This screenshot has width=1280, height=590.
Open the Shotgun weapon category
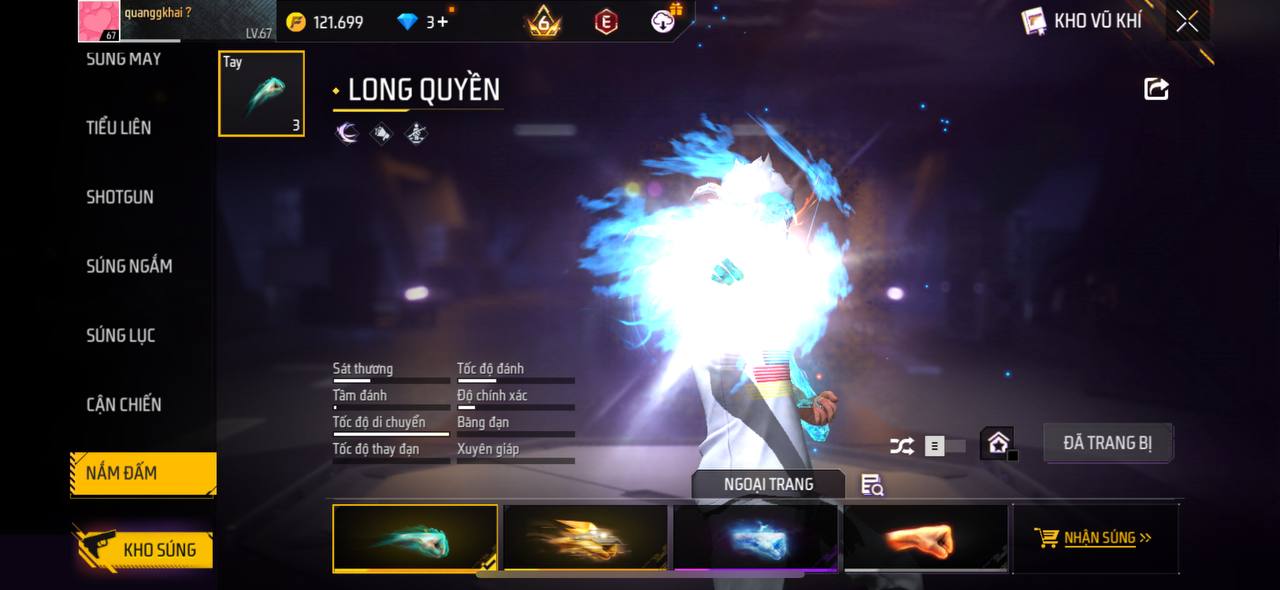(x=120, y=197)
